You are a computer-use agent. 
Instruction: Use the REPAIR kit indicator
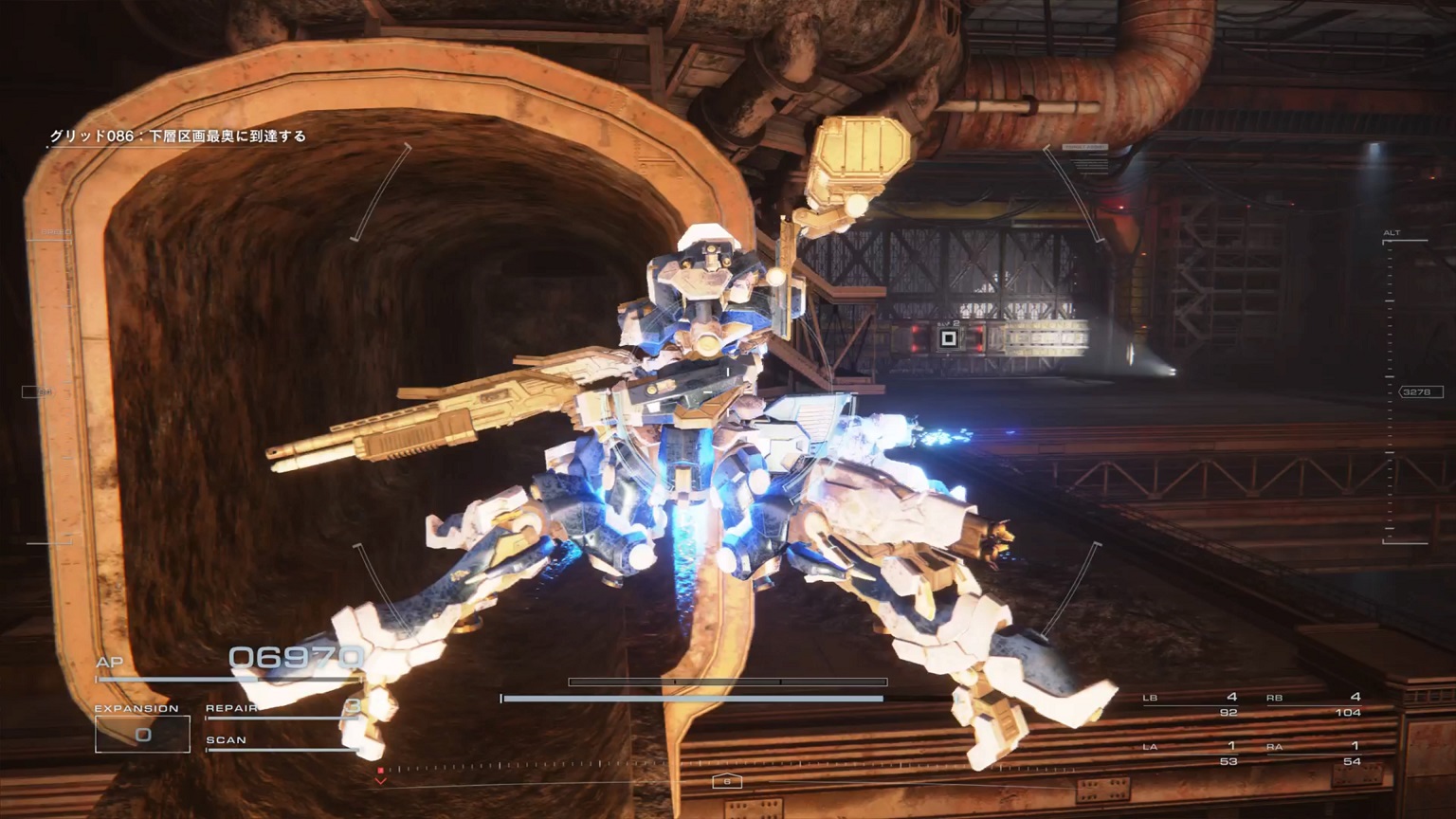click(282, 709)
